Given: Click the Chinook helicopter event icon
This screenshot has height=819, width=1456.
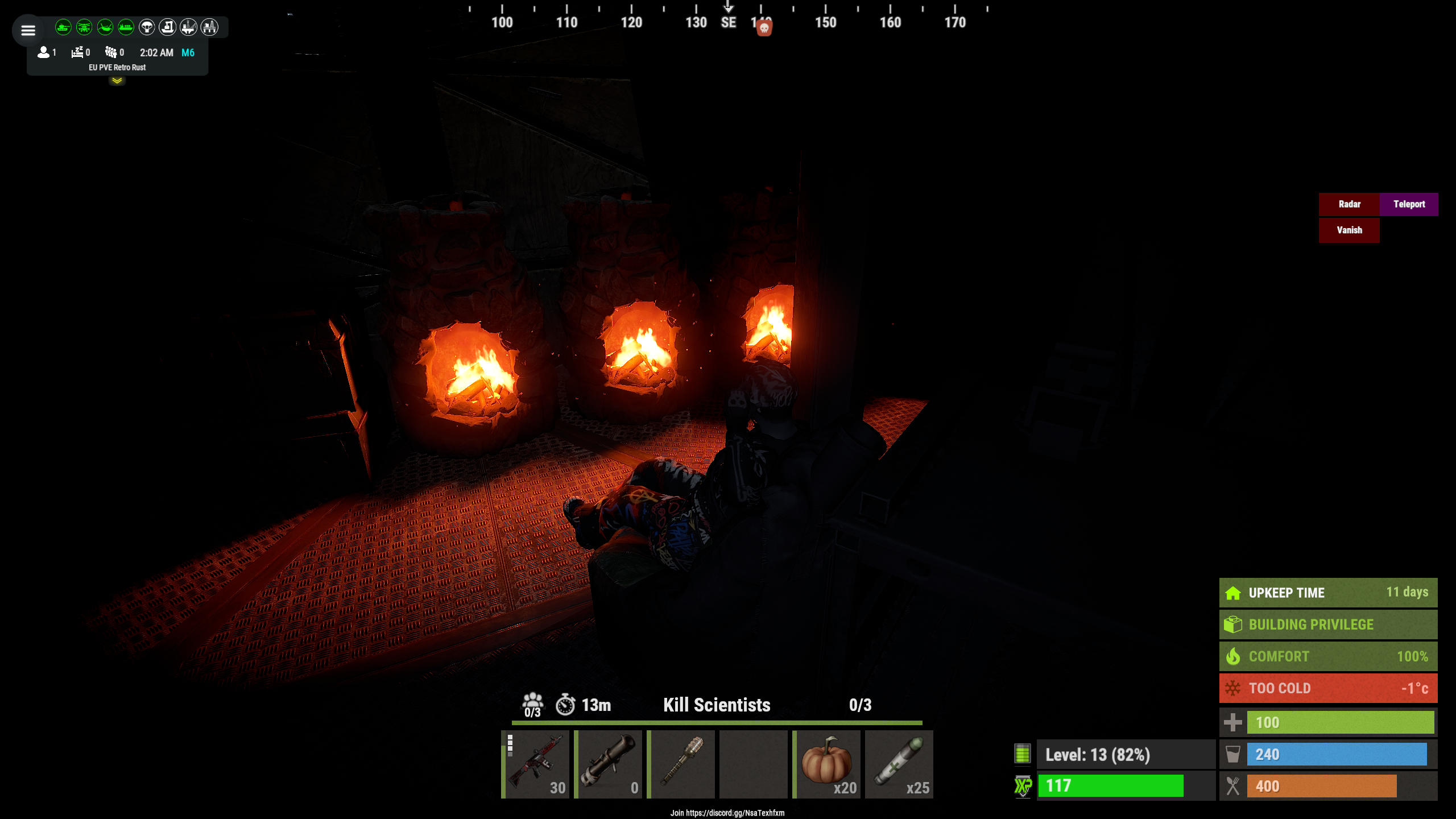Looking at the screenshot, I should point(105,27).
